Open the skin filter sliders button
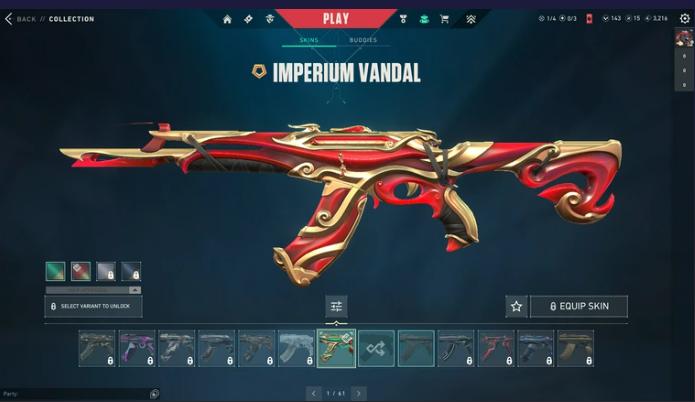This screenshot has width=695, height=402. point(336,306)
